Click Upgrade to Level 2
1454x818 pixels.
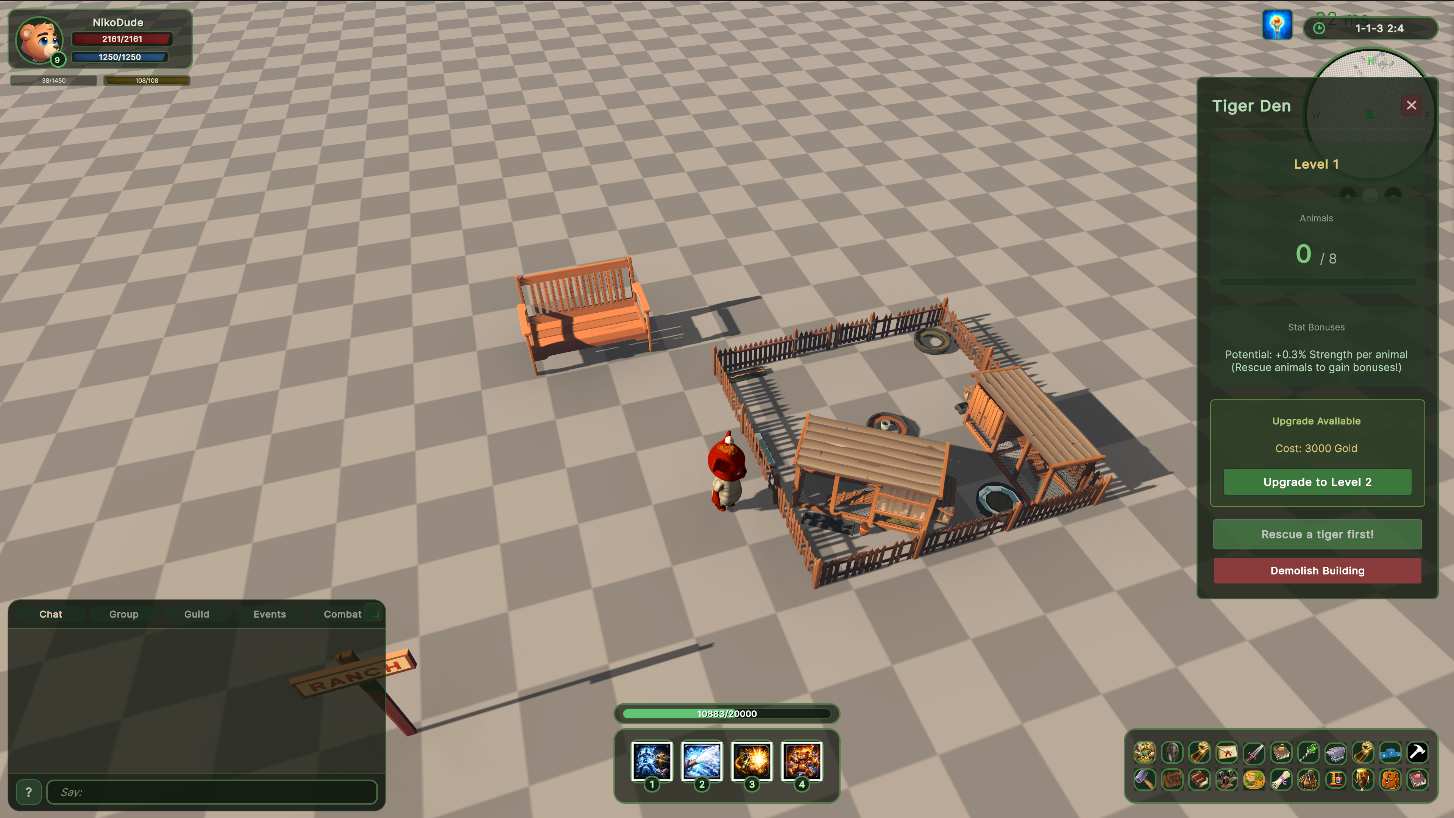click(x=1316, y=482)
